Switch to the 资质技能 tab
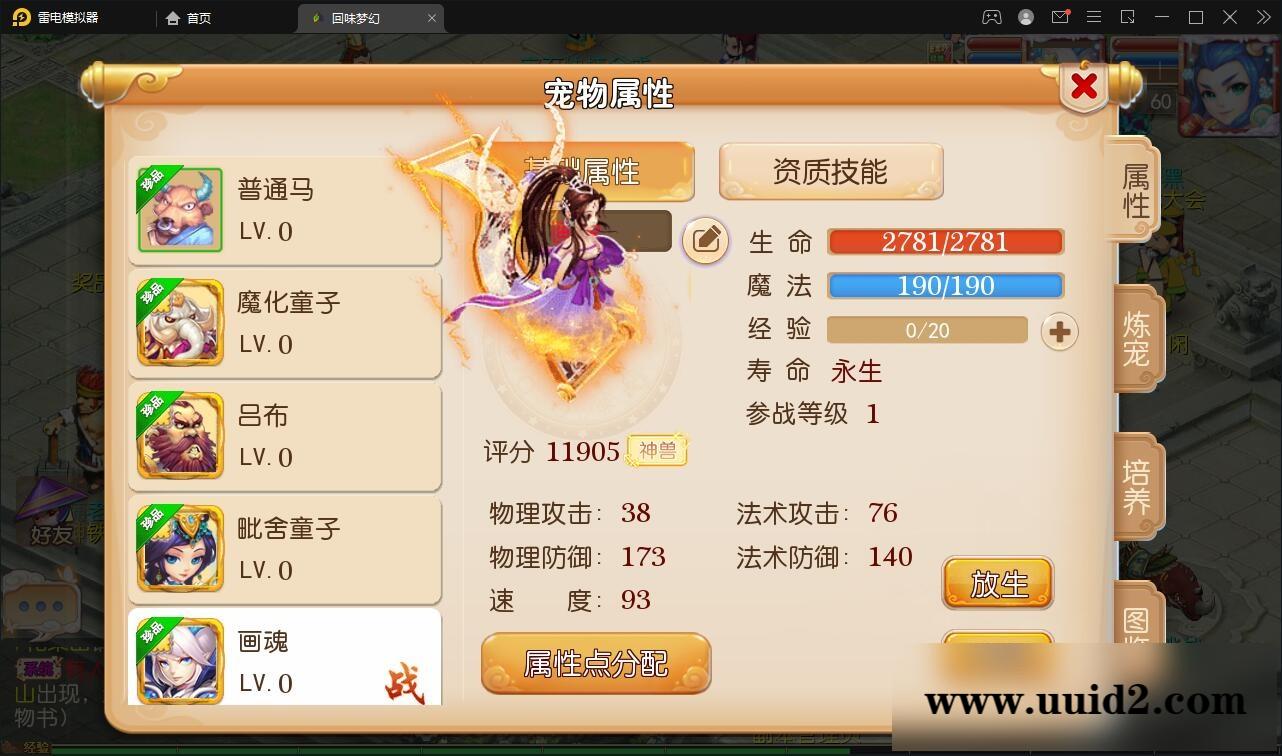 tap(831, 170)
